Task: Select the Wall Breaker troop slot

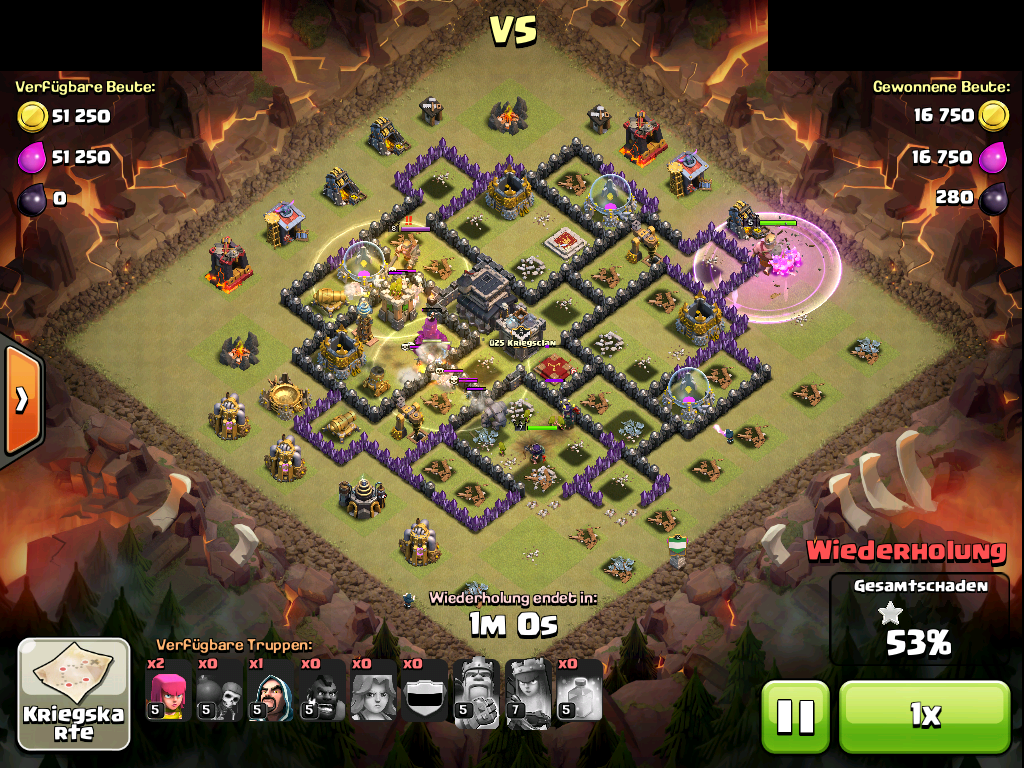Action: 220,690
